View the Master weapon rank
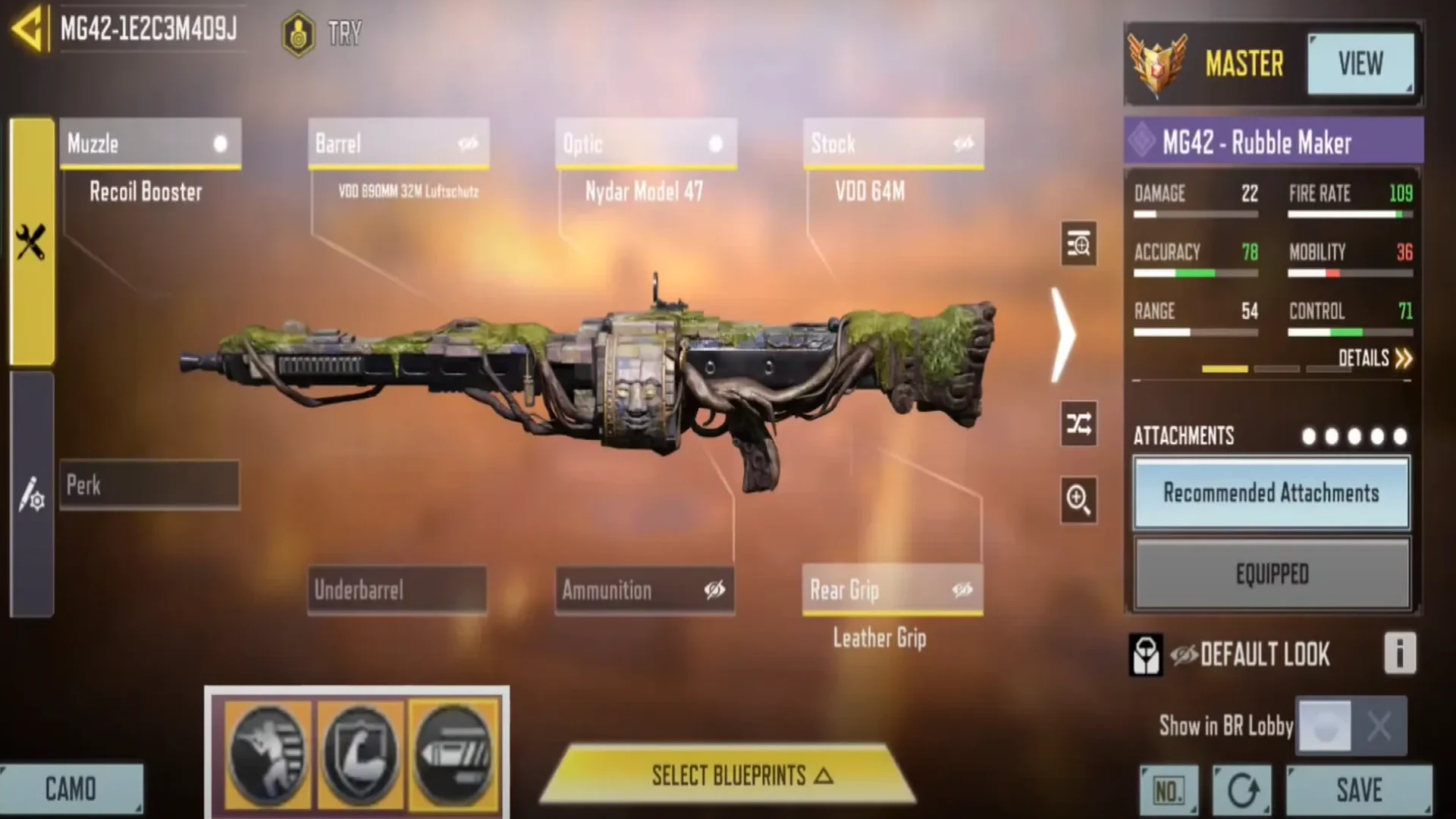This screenshot has height=819, width=1456. [1360, 64]
